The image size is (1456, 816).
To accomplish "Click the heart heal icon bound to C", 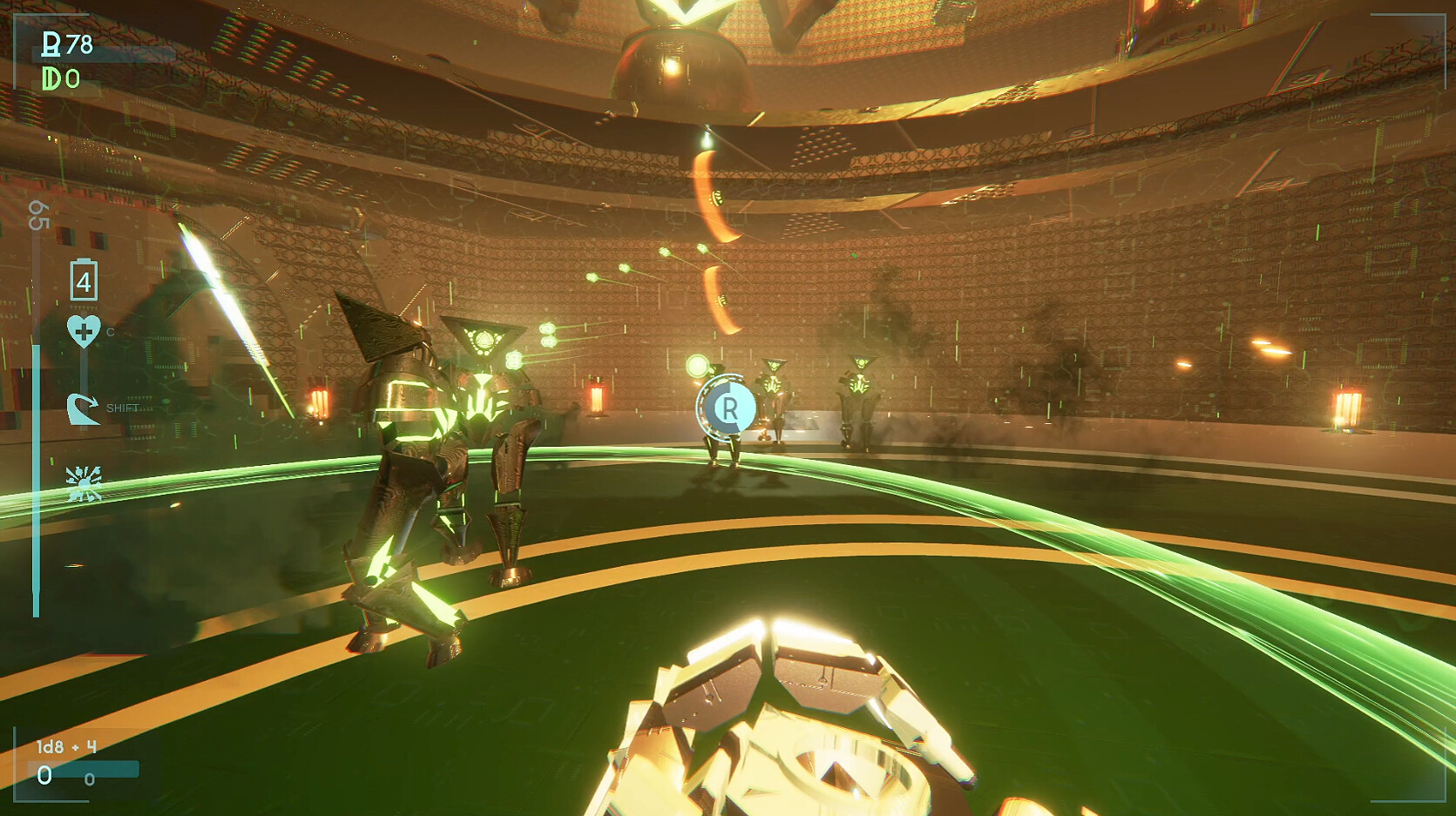I will (x=84, y=330).
